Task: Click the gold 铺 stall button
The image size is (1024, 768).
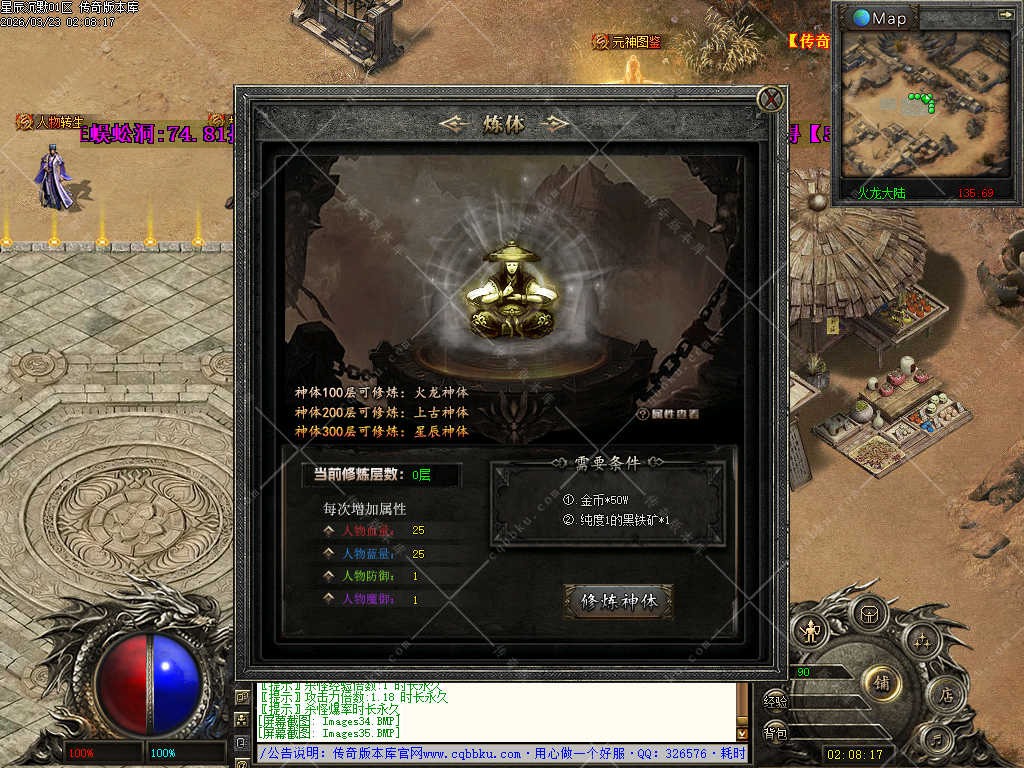Action: click(881, 683)
